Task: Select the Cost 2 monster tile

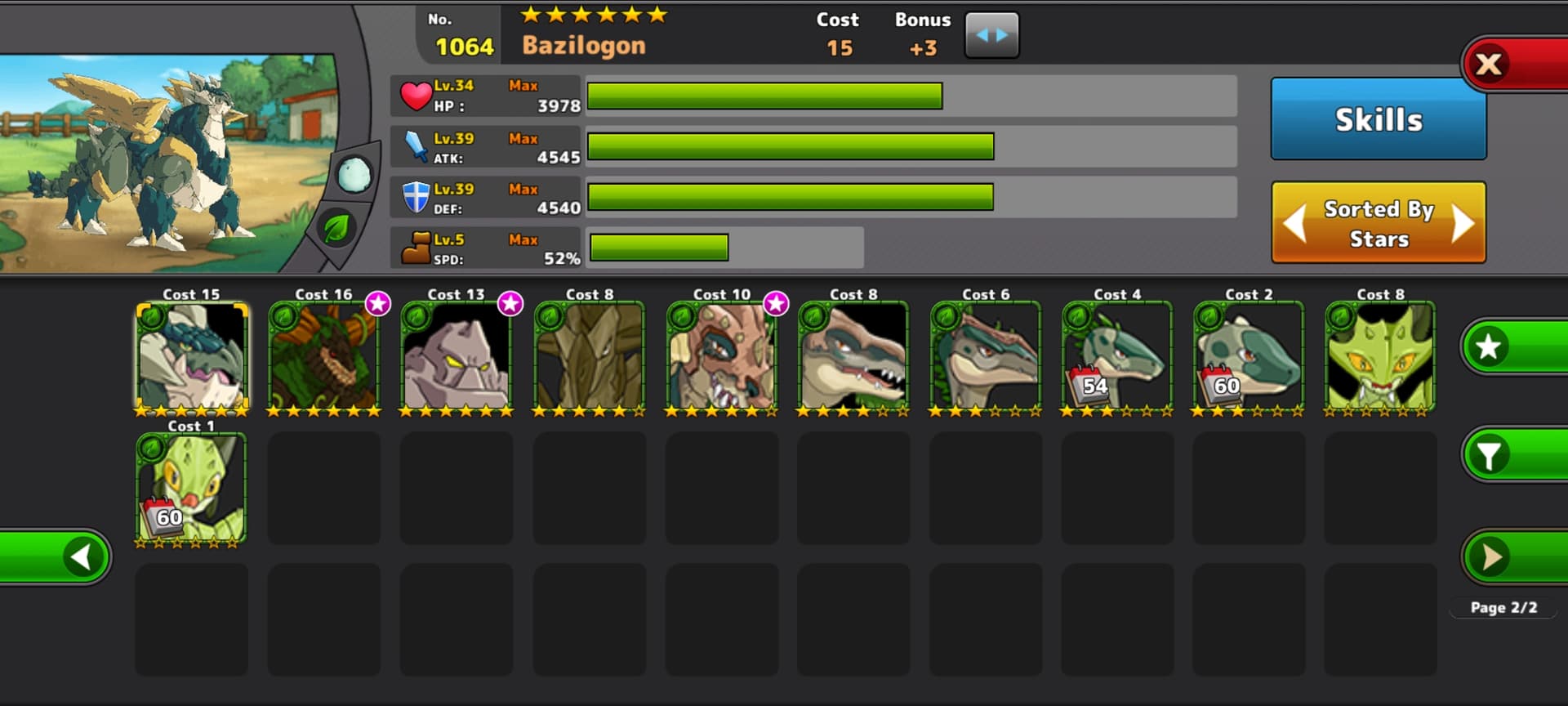Action: pyautogui.click(x=1249, y=356)
